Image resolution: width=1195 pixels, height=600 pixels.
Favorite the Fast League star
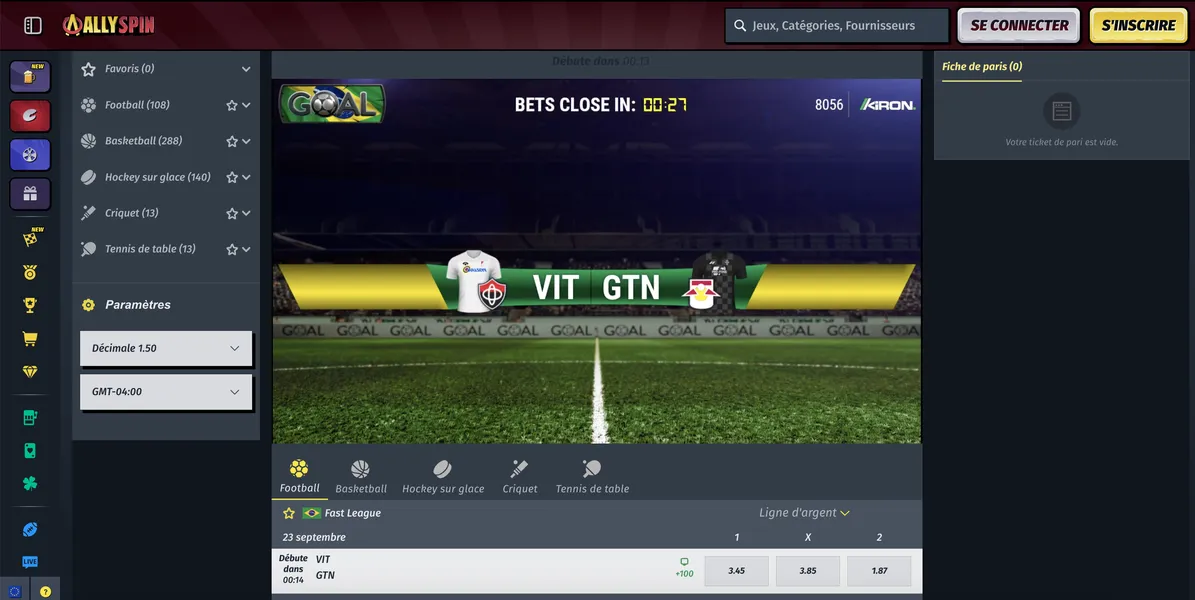tap(289, 513)
